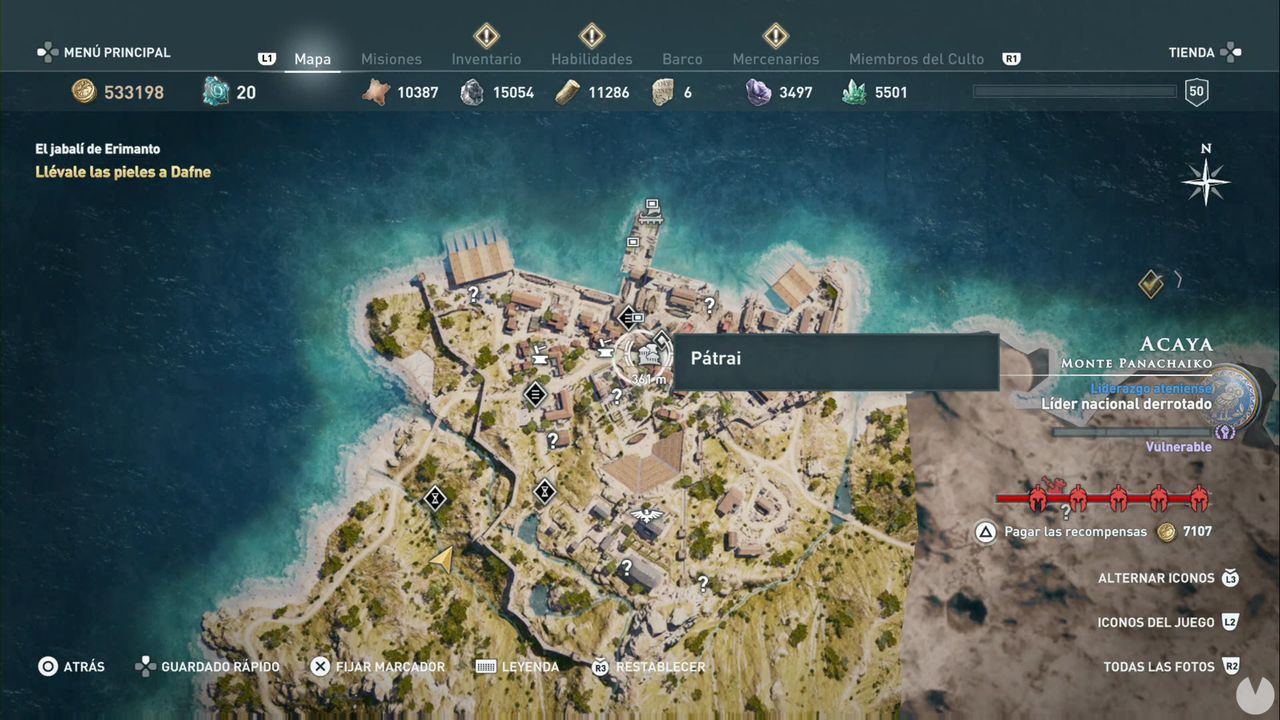
Task: Click the Athenian nation power bar
Action: pos(1130,432)
